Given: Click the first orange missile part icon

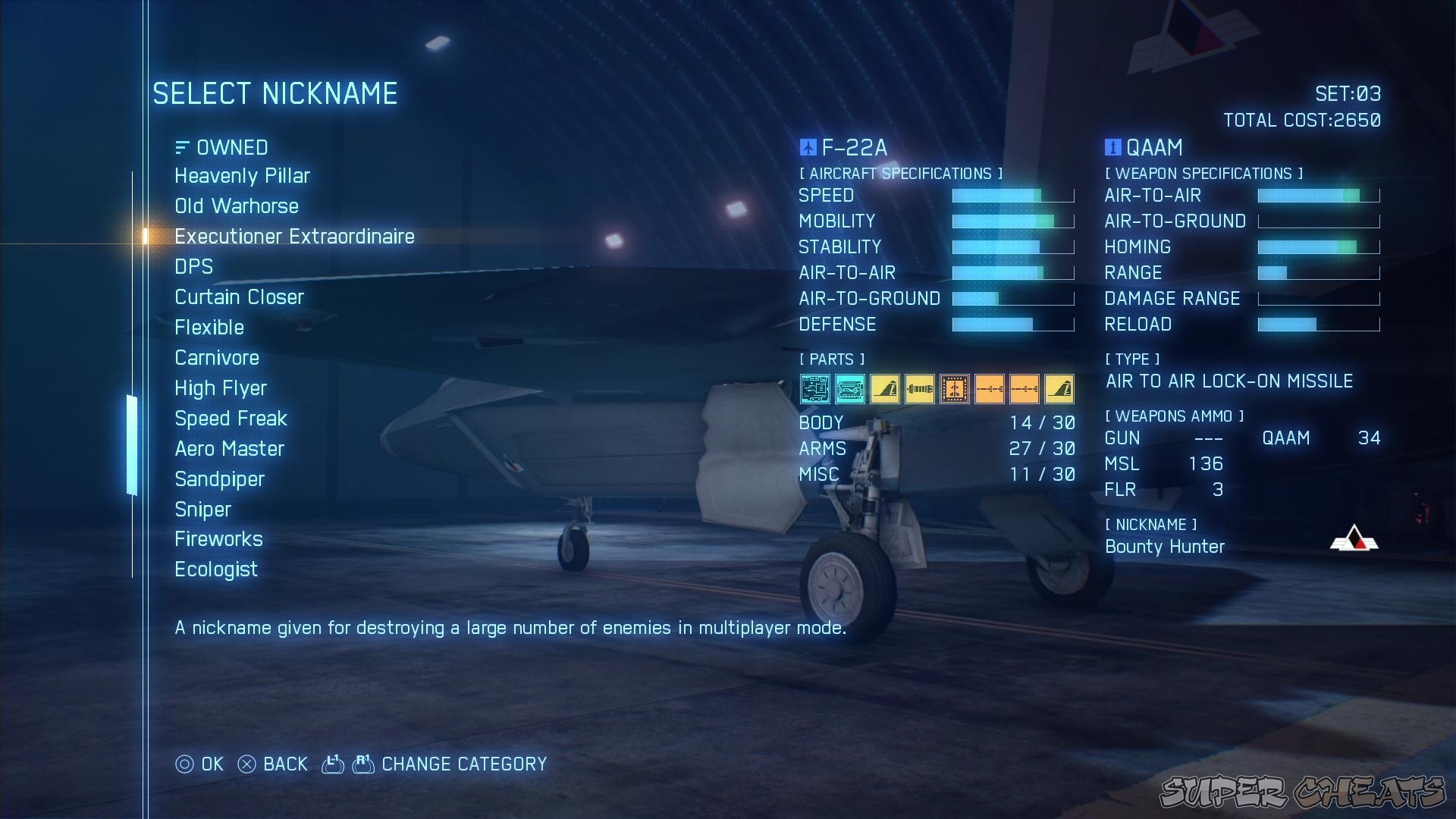Looking at the screenshot, I should (x=990, y=389).
